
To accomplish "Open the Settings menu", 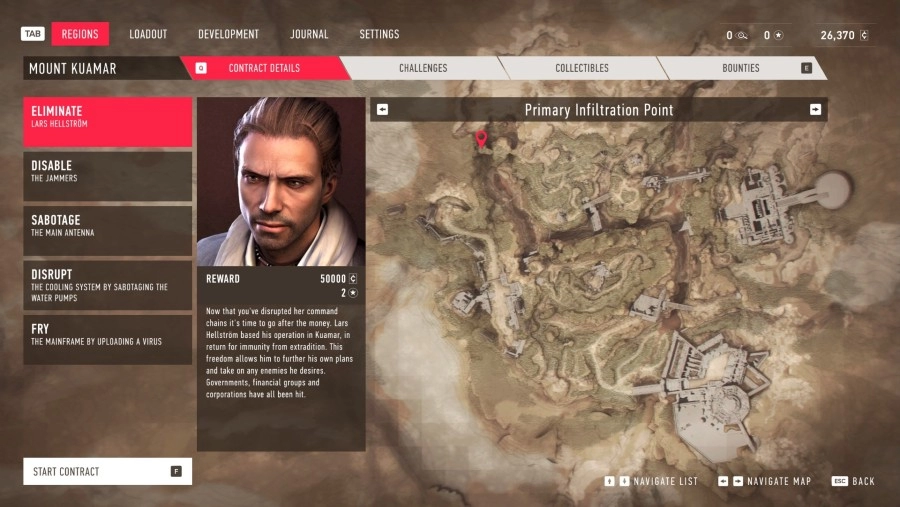I will tap(379, 34).
